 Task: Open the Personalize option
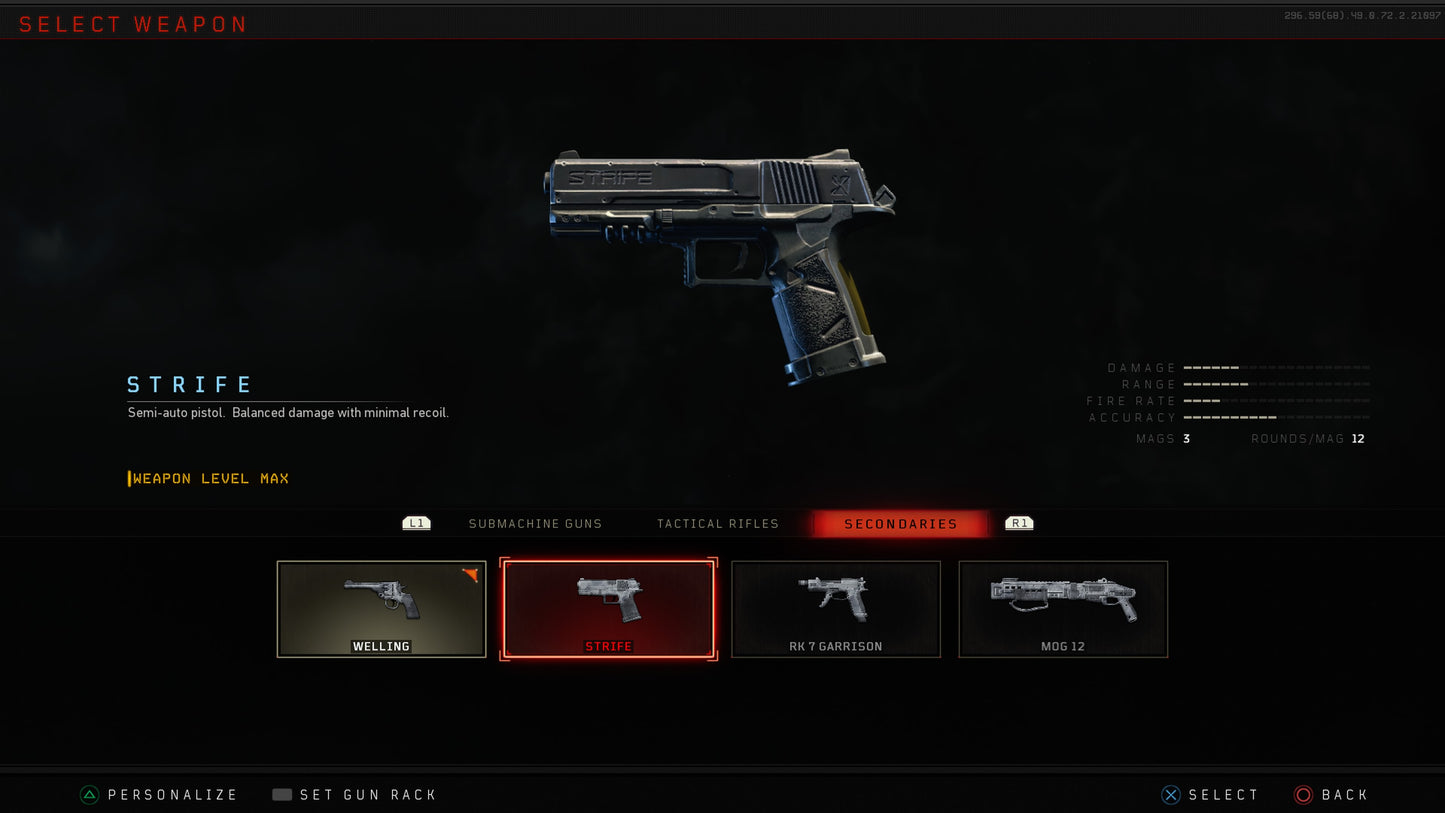pyautogui.click(x=160, y=795)
